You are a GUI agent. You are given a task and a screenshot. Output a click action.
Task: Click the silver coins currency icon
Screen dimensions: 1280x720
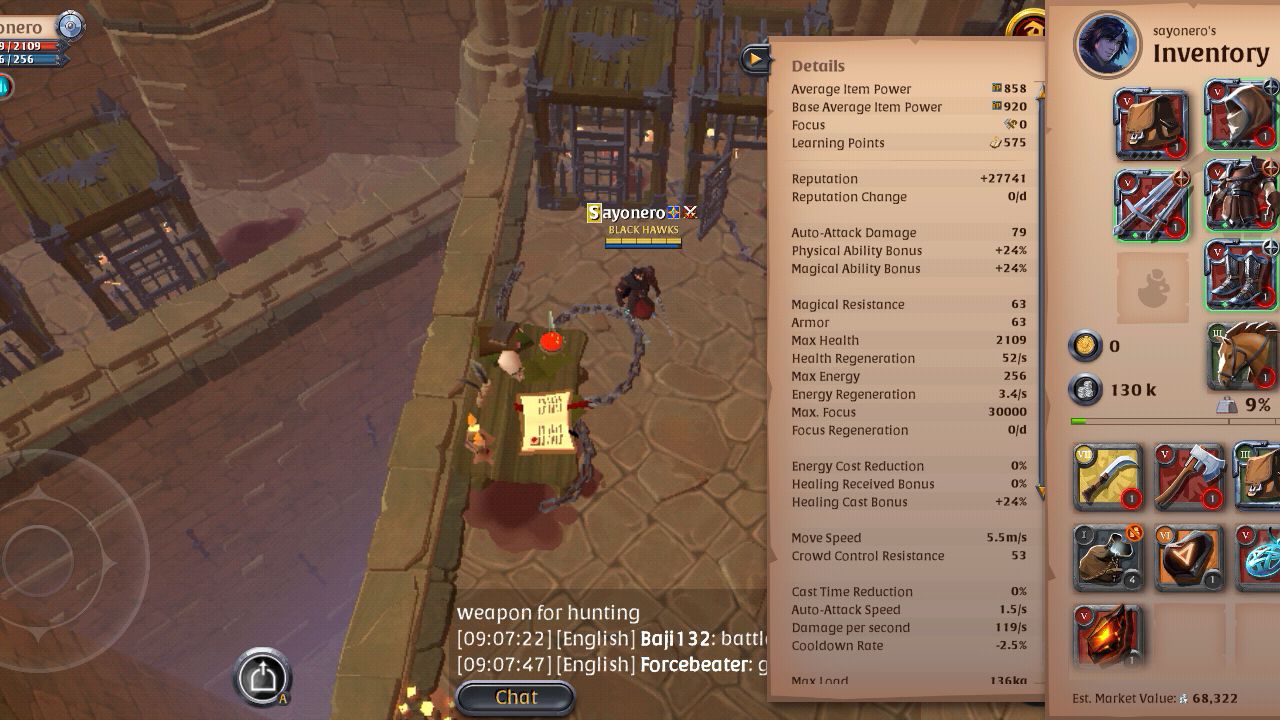point(1085,389)
